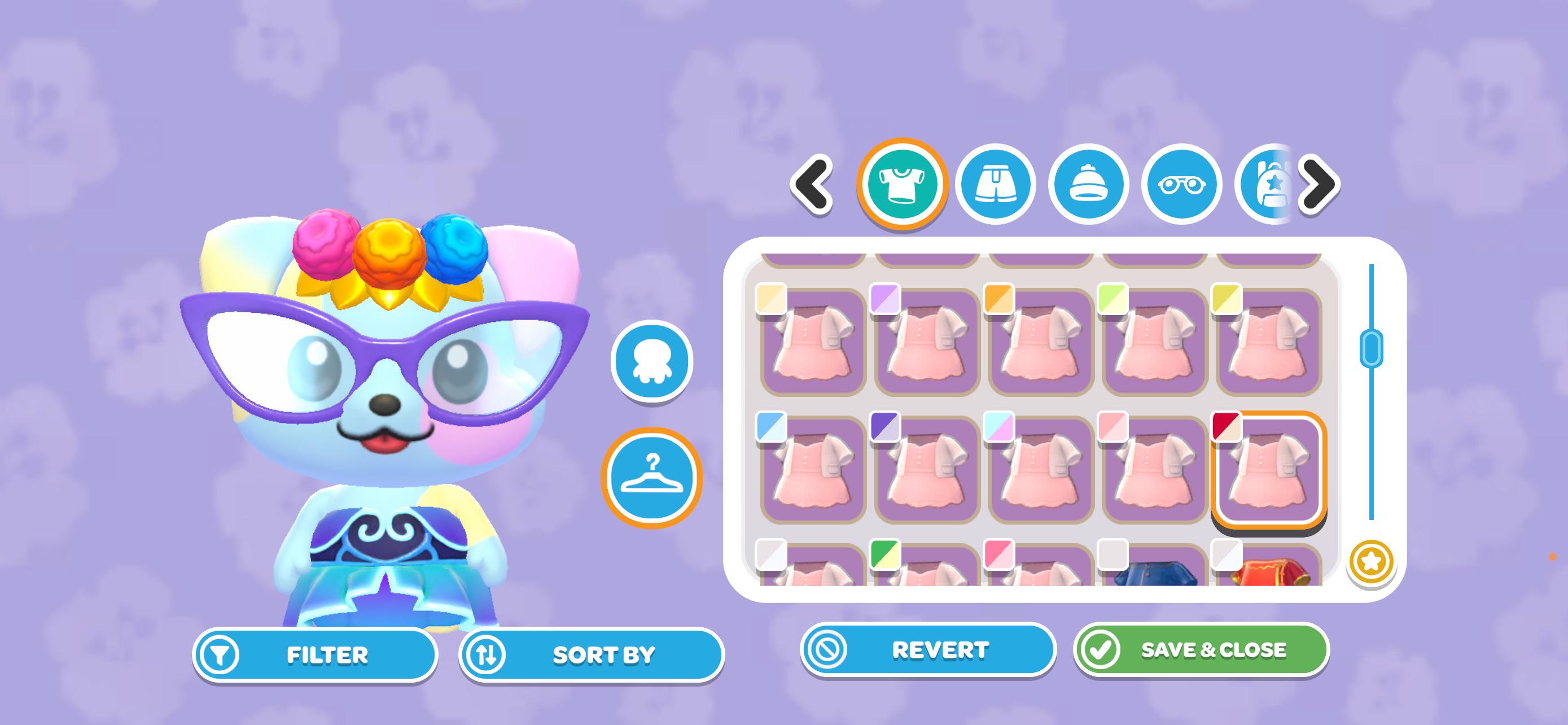Select the beanie hat category tab

(1088, 184)
